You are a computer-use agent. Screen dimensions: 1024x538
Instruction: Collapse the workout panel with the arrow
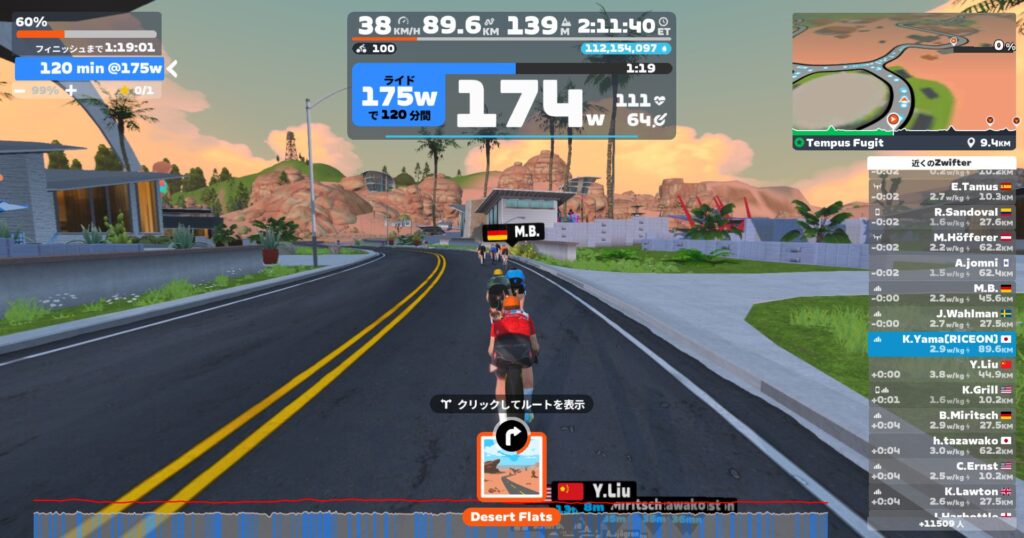pos(172,68)
